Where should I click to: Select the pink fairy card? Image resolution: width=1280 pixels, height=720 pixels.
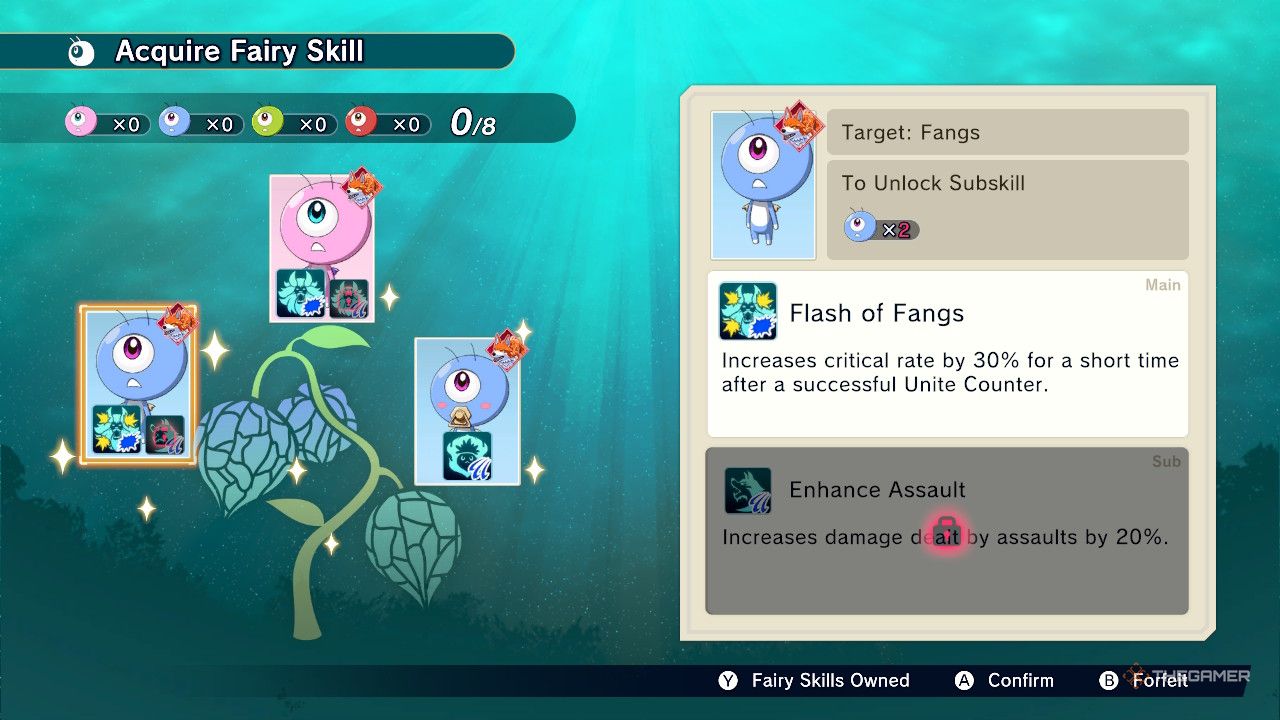click(x=322, y=245)
